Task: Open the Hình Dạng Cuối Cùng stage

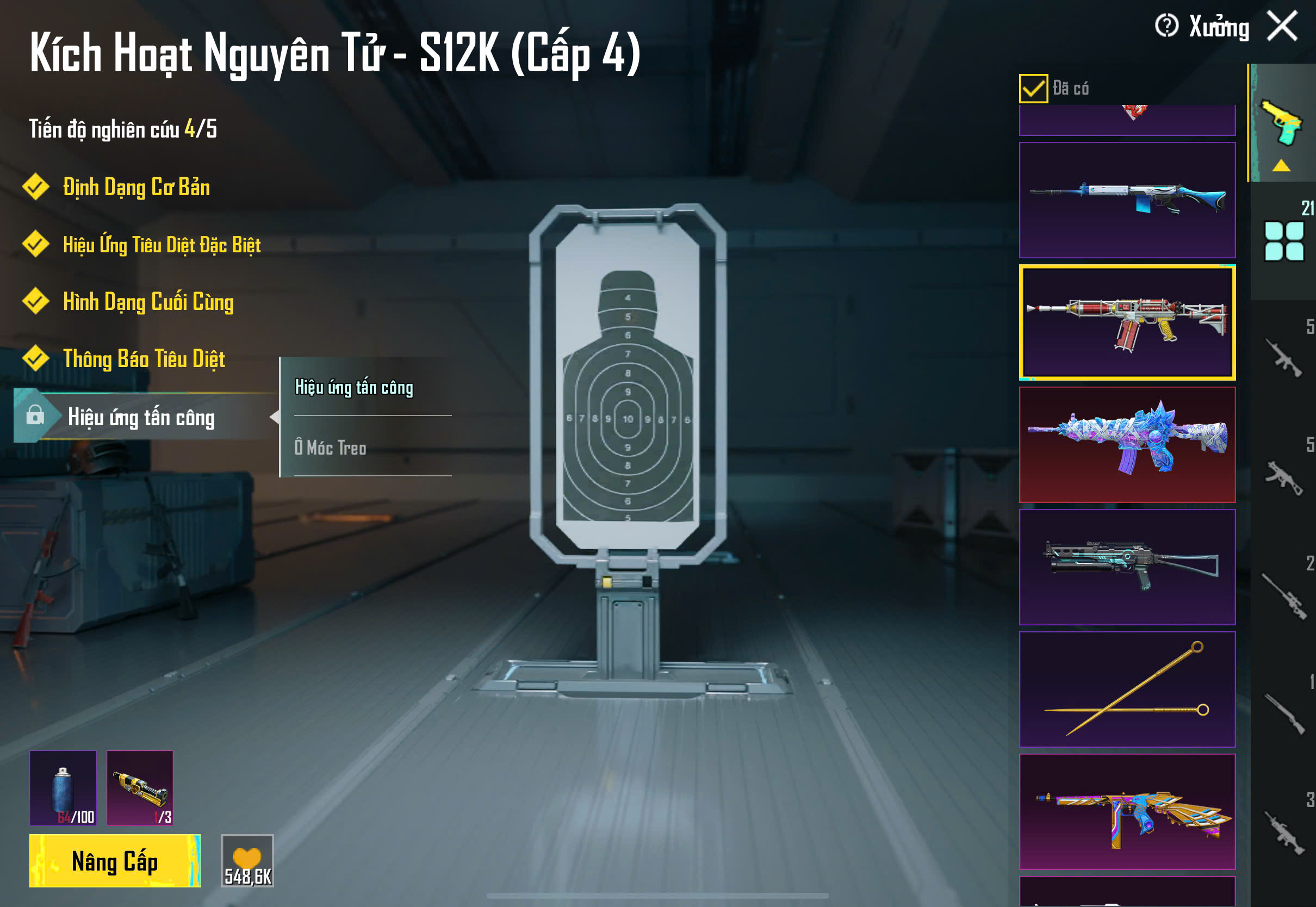Action: (148, 302)
